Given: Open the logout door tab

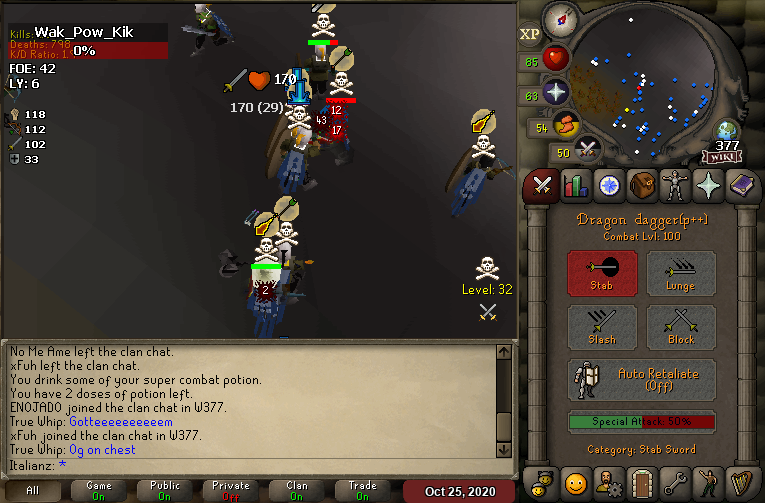Looking at the screenshot, I should (x=642, y=482).
